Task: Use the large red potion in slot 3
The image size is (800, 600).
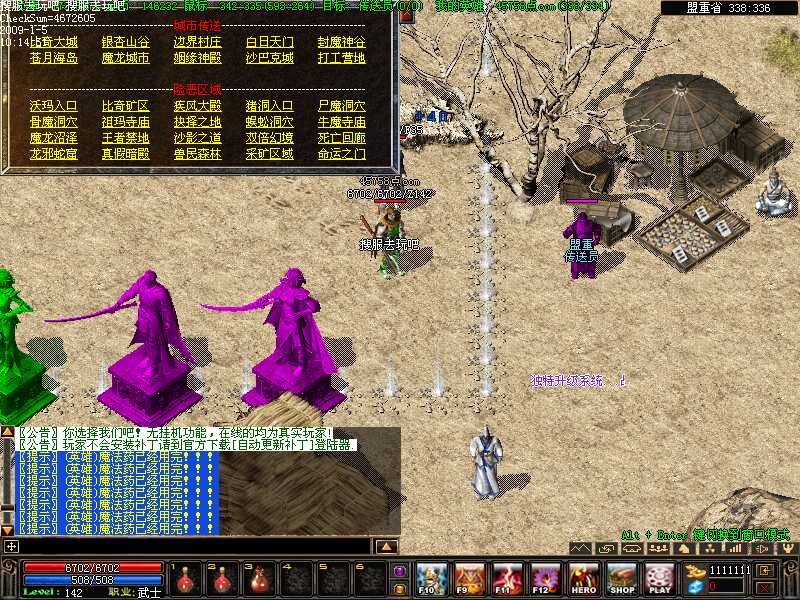Action: [260, 578]
